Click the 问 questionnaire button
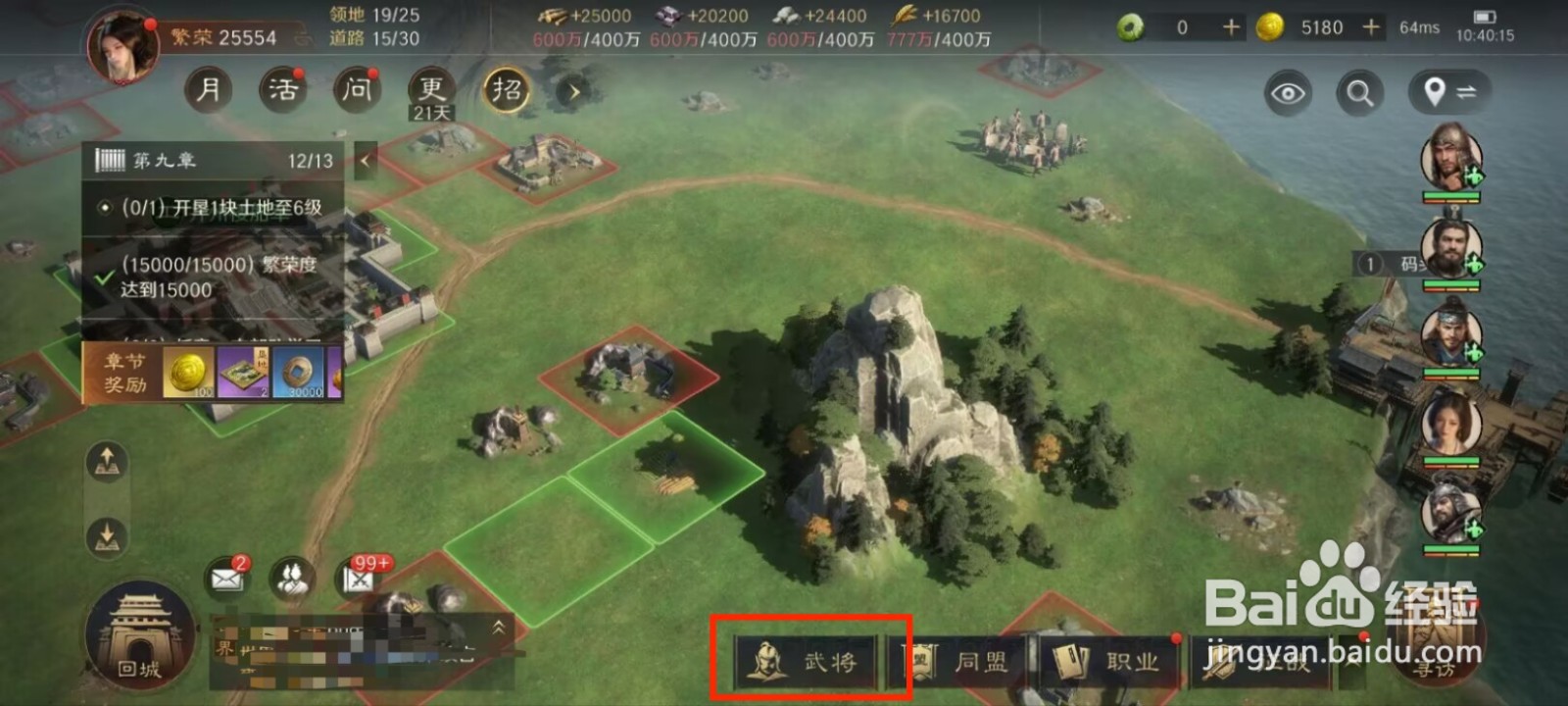The width and height of the screenshot is (1568, 706). point(355,90)
